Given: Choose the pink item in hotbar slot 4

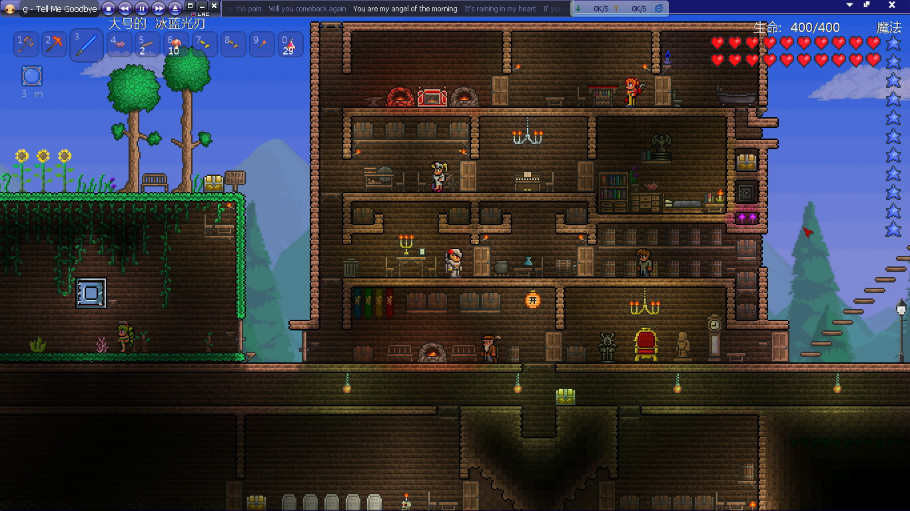Looking at the screenshot, I should [x=119, y=44].
